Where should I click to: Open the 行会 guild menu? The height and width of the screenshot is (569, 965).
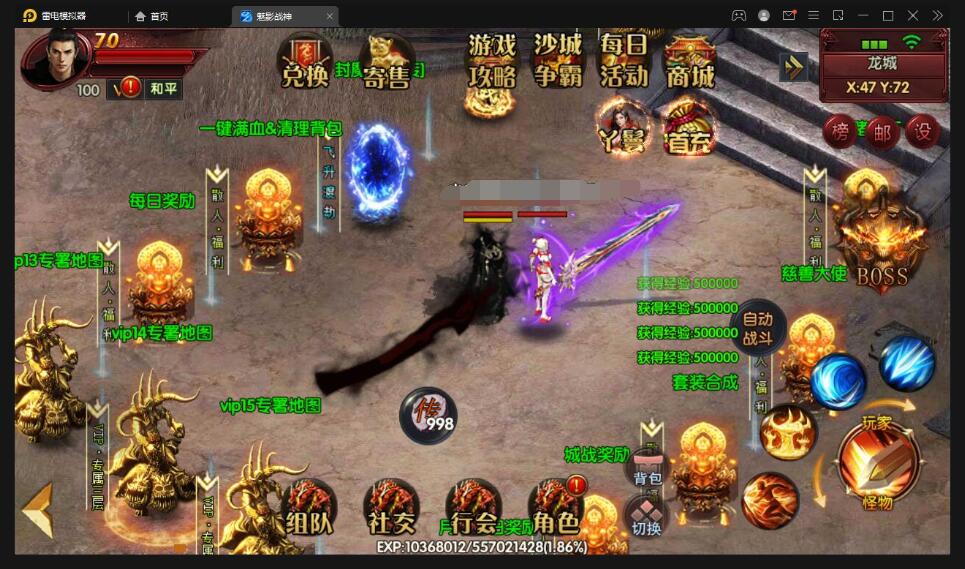click(x=474, y=510)
